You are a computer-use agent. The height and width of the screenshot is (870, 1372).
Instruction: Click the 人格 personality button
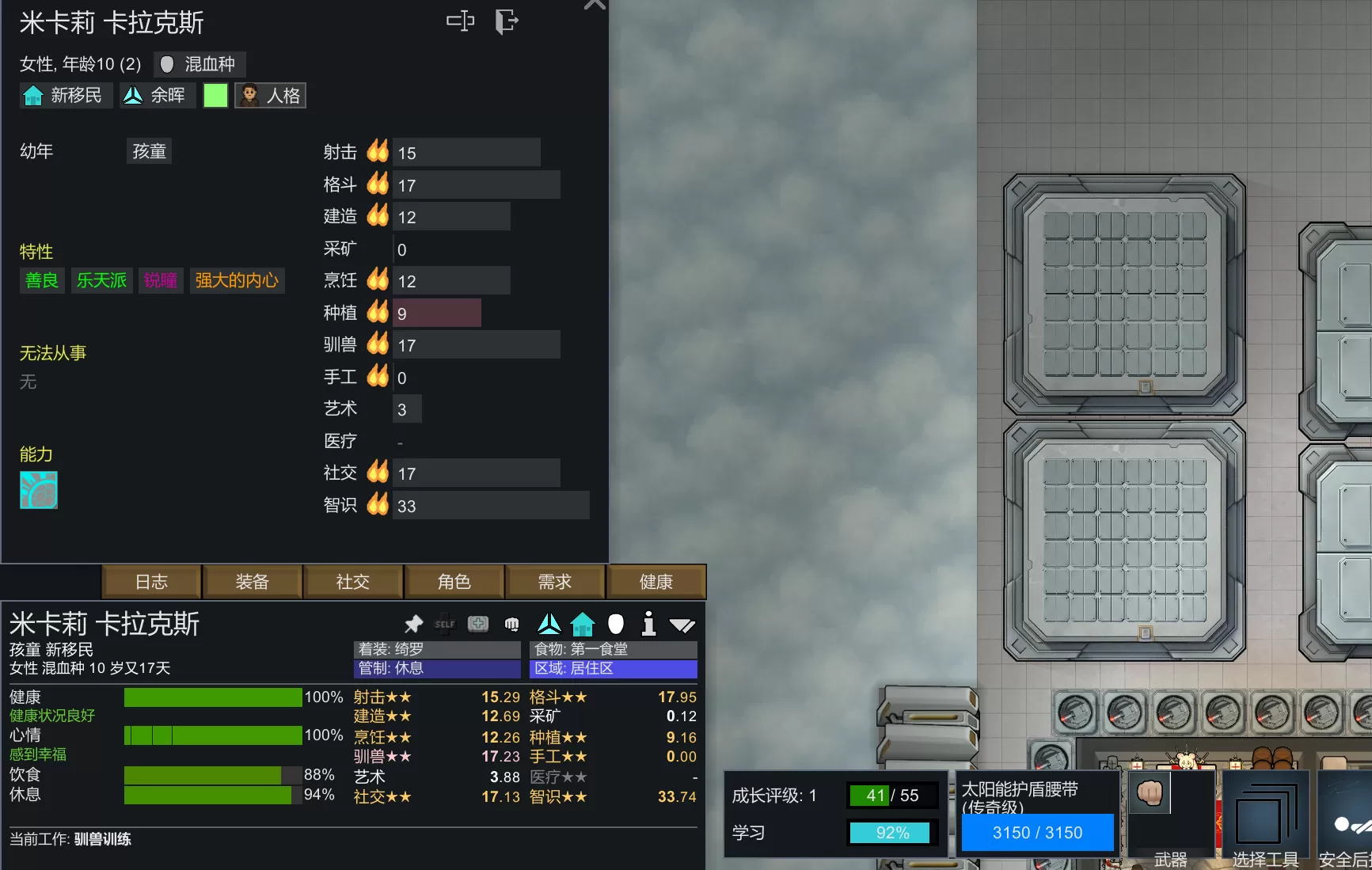coord(271,96)
